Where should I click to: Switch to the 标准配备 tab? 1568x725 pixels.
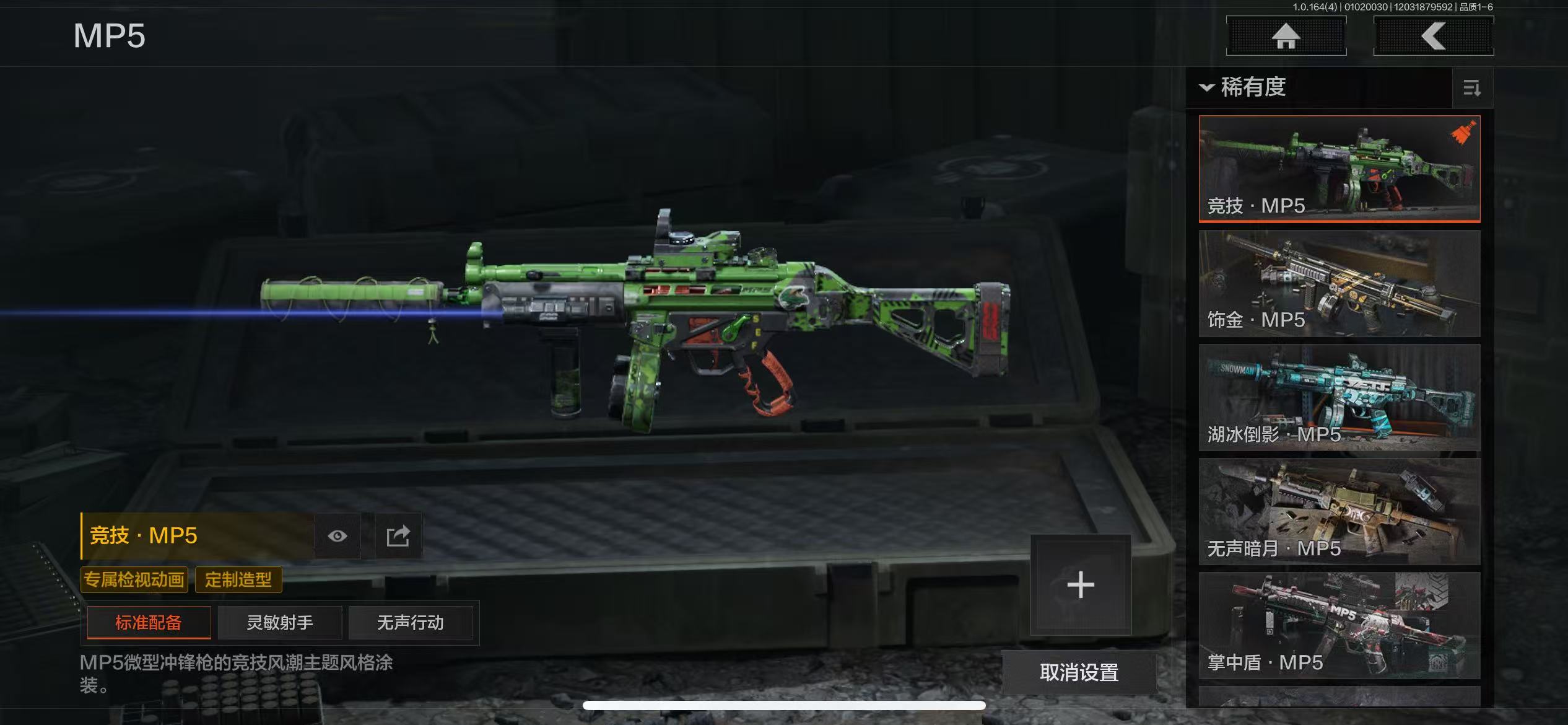149,622
